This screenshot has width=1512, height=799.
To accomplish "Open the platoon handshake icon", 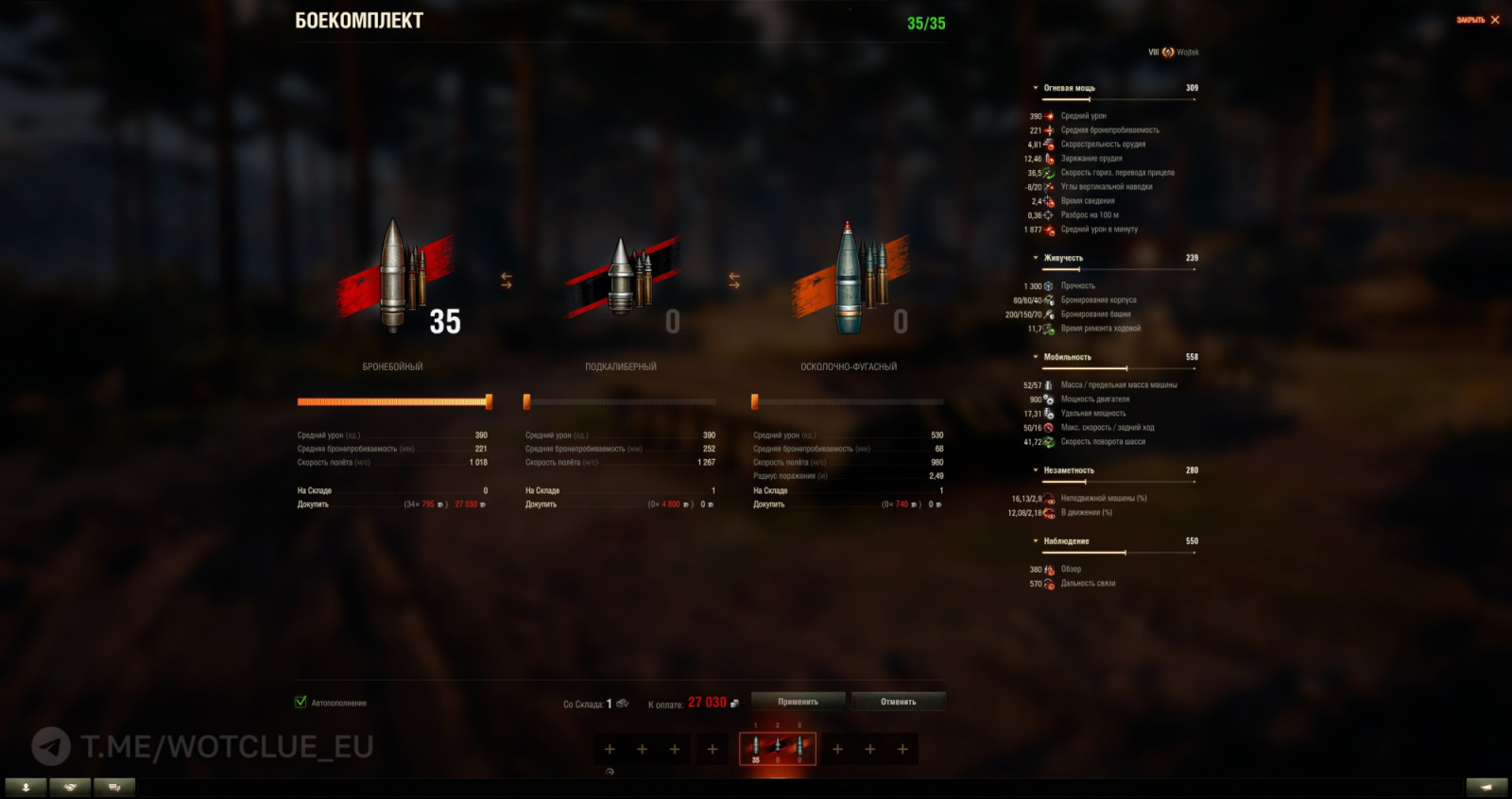I will tap(68, 785).
